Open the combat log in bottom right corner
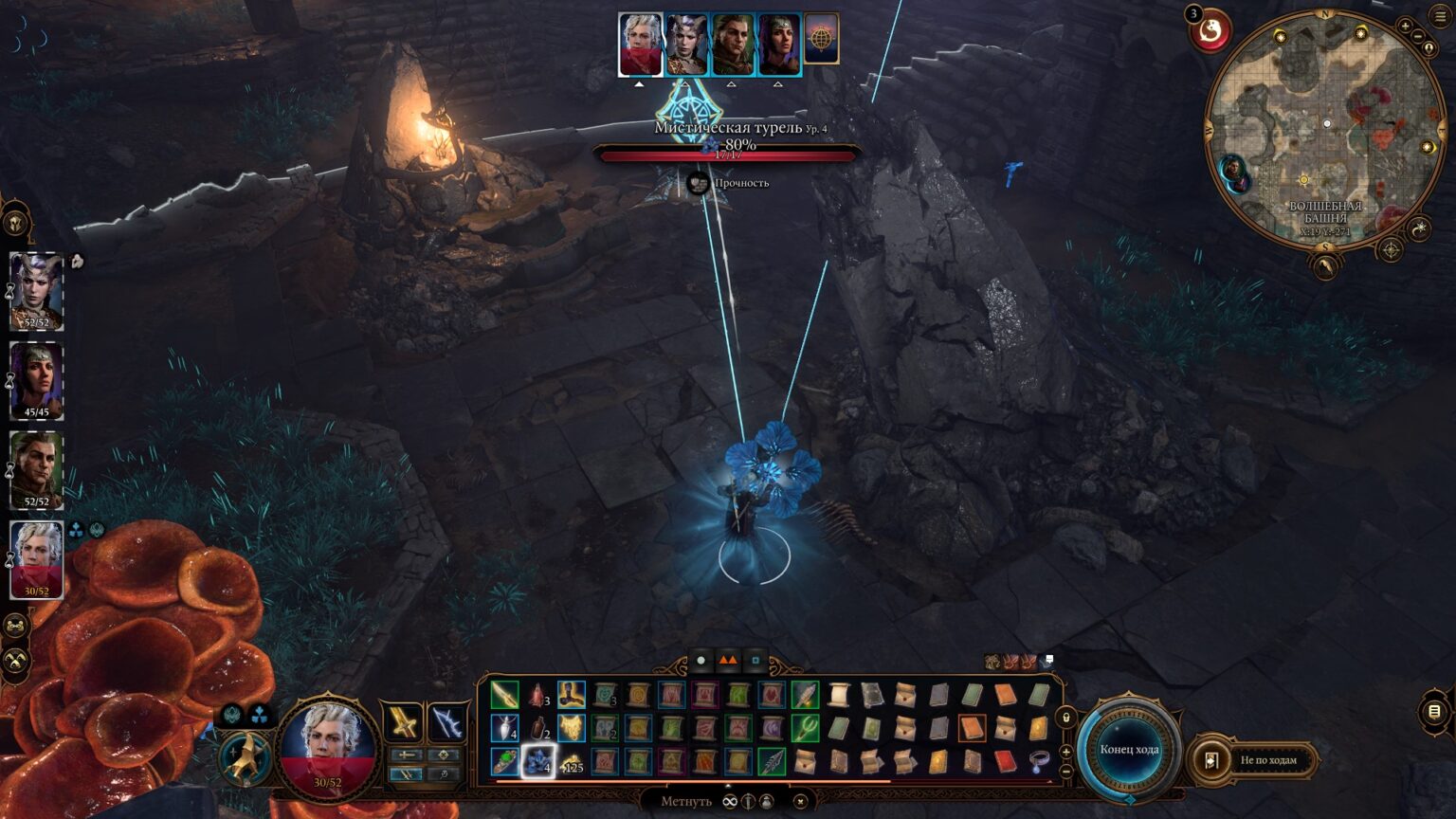 (1433, 713)
